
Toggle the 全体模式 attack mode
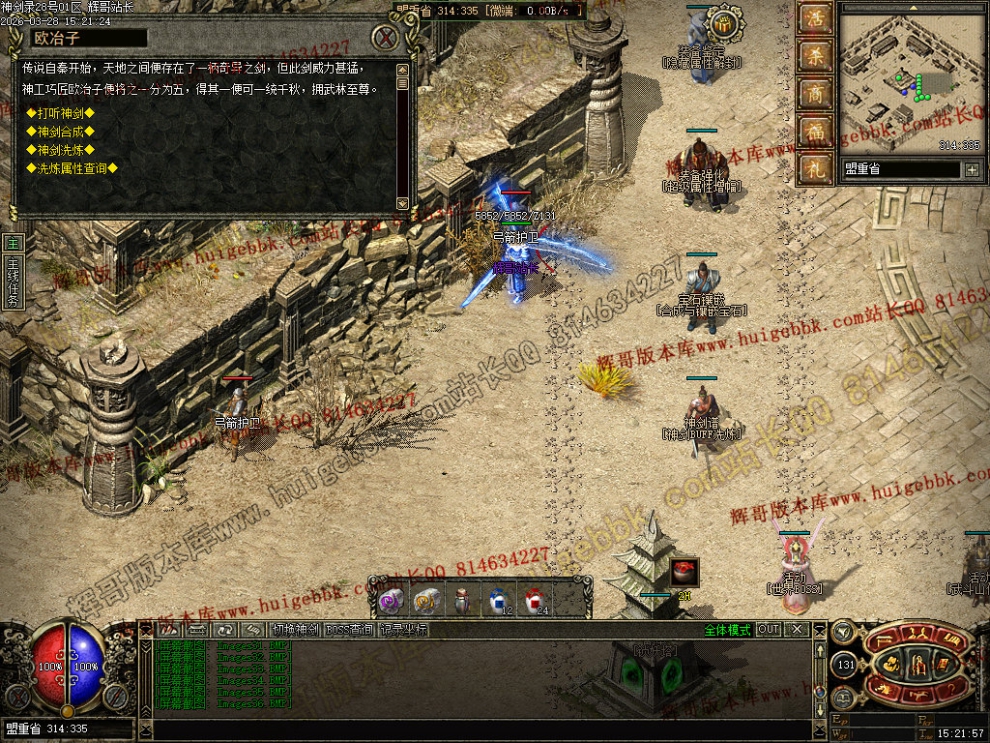tap(727, 630)
